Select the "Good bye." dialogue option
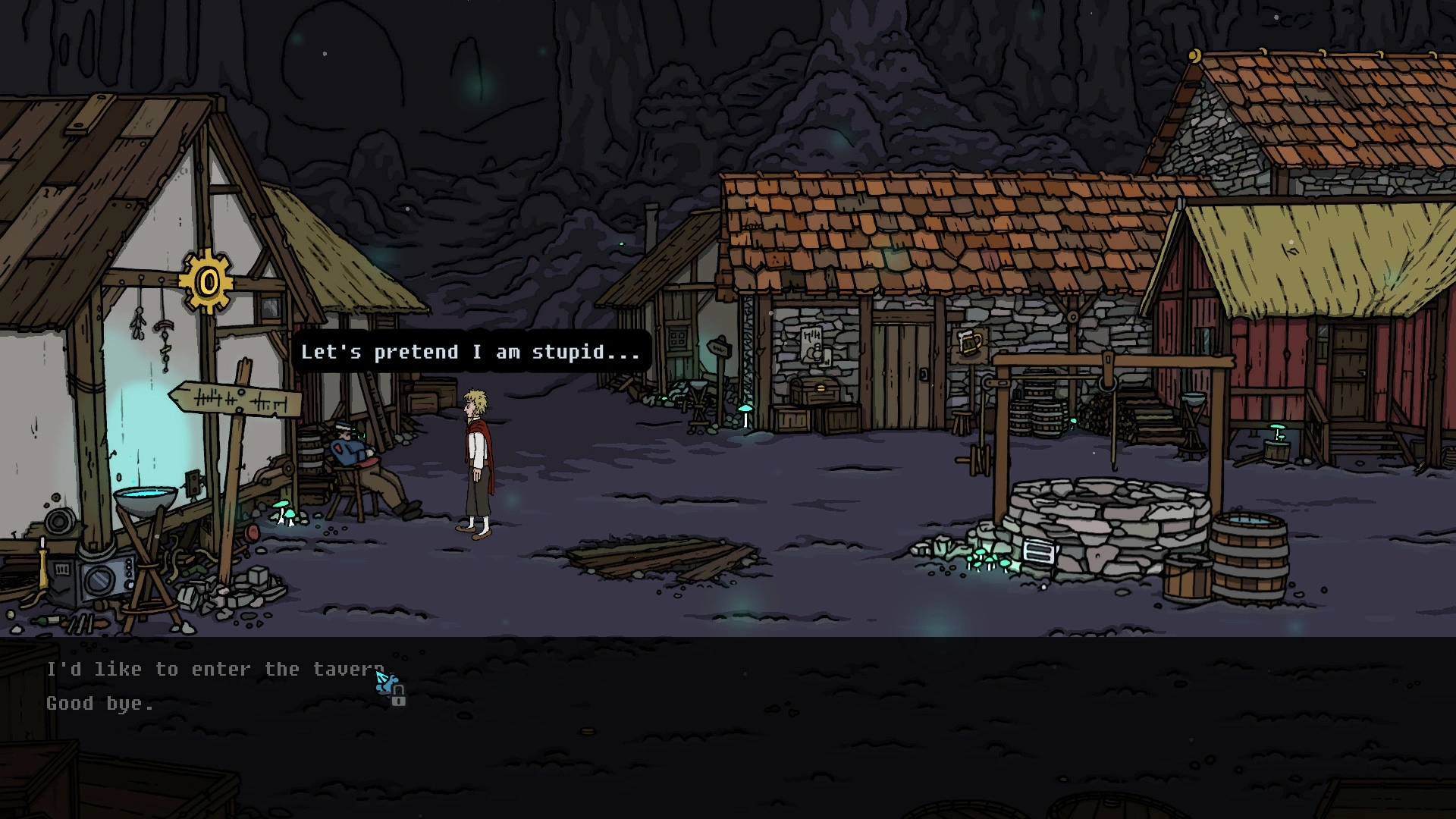 click(x=99, y=704)
